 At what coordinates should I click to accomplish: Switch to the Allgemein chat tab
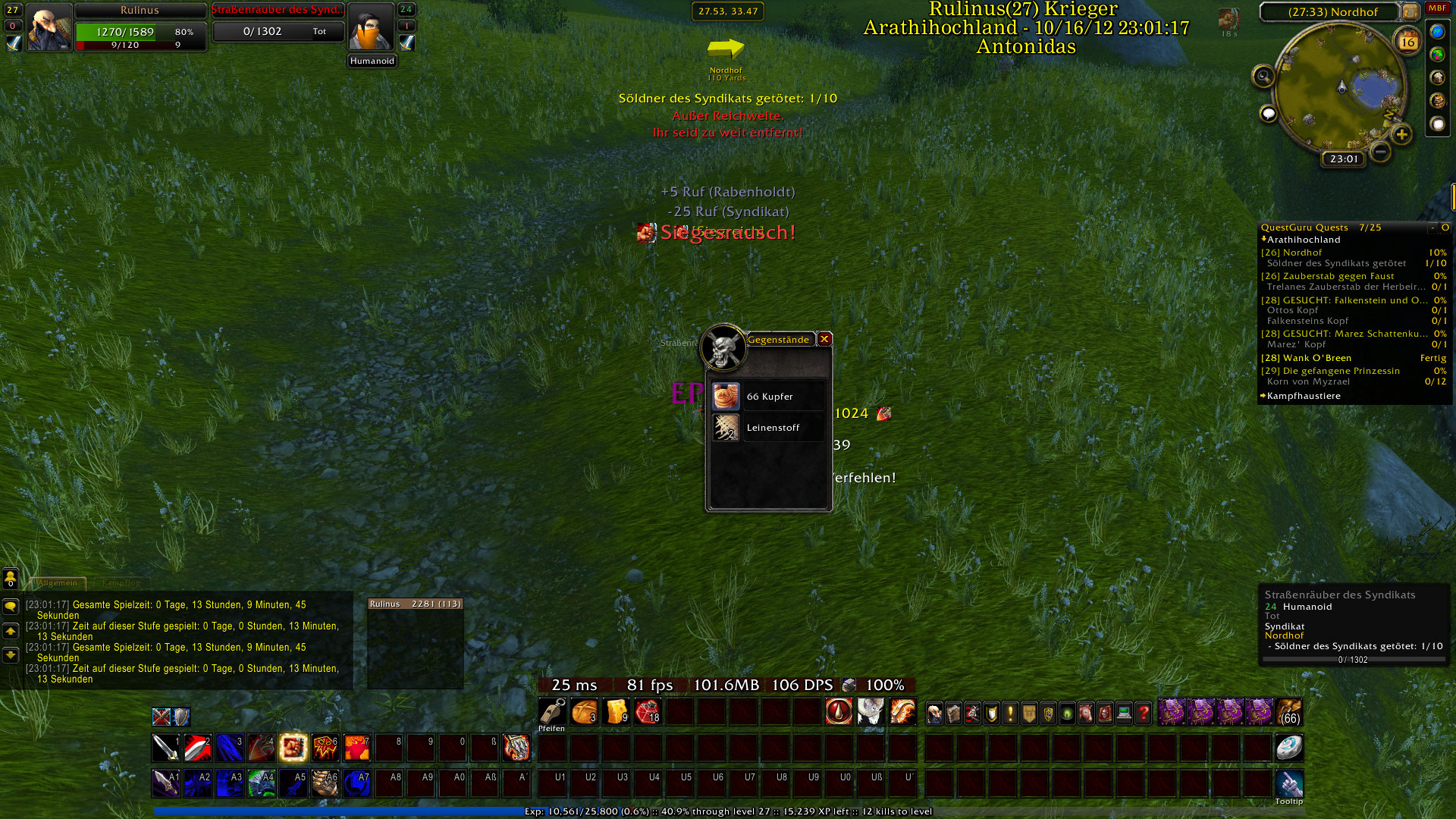[x=58, y=583]
